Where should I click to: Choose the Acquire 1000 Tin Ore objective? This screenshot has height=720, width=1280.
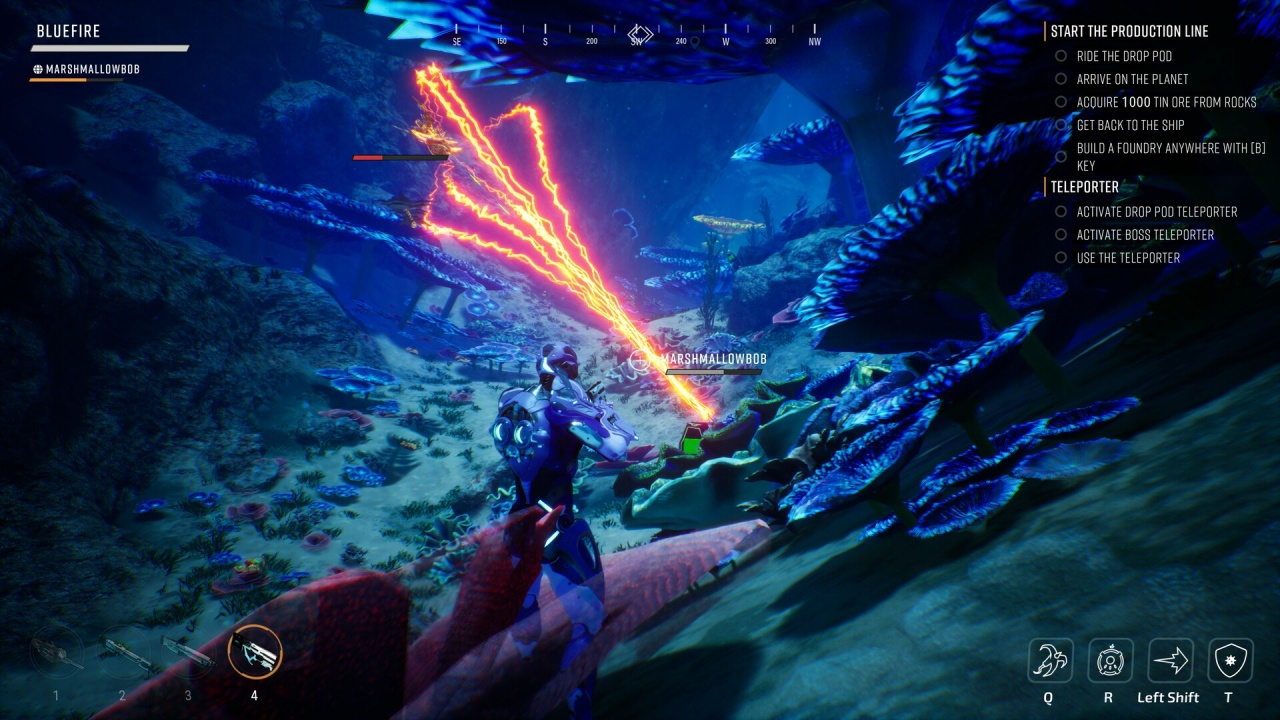coord(1166,102)
